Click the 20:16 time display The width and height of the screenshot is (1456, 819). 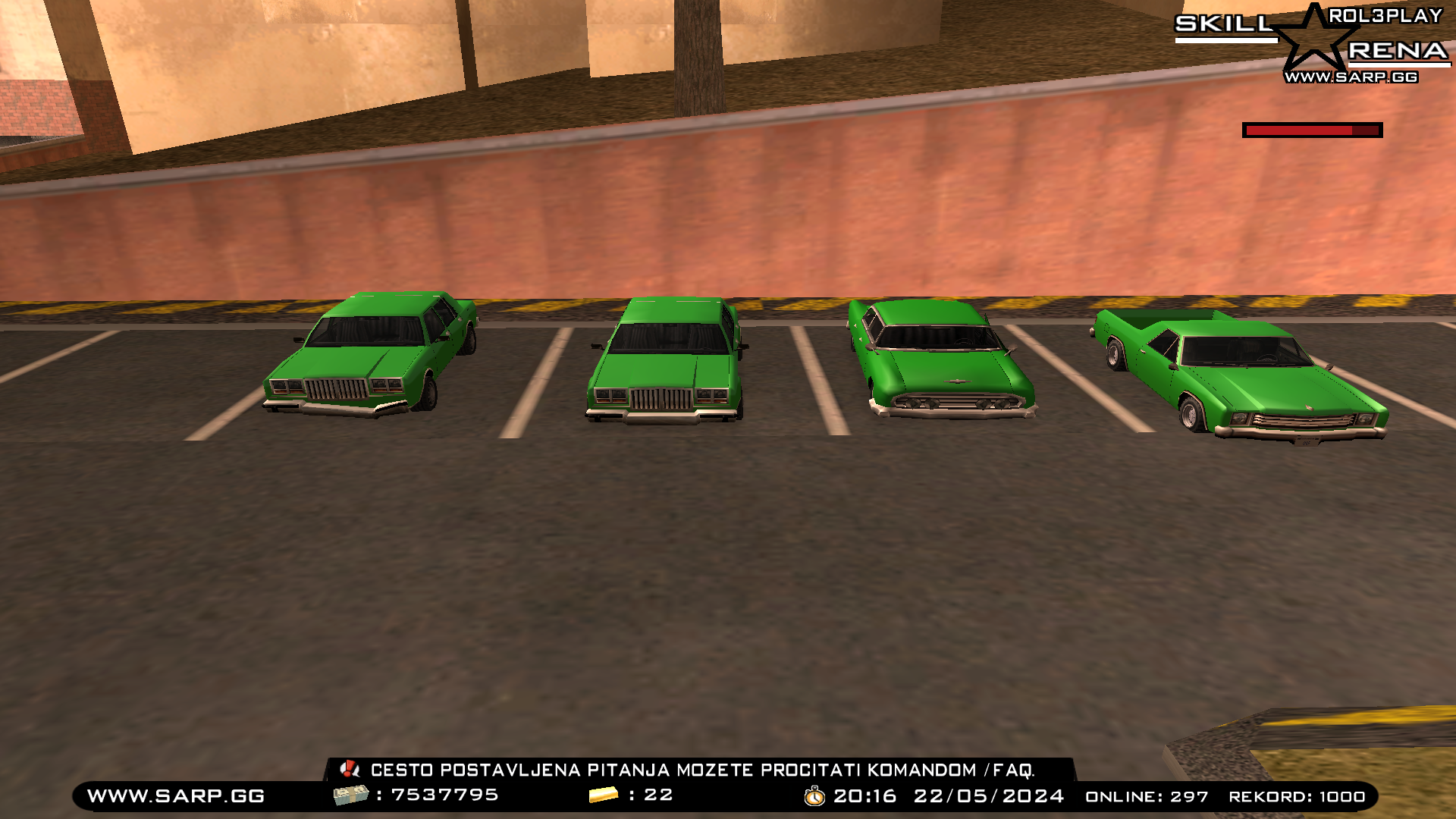pyautogui.click(x=864, y=796)
